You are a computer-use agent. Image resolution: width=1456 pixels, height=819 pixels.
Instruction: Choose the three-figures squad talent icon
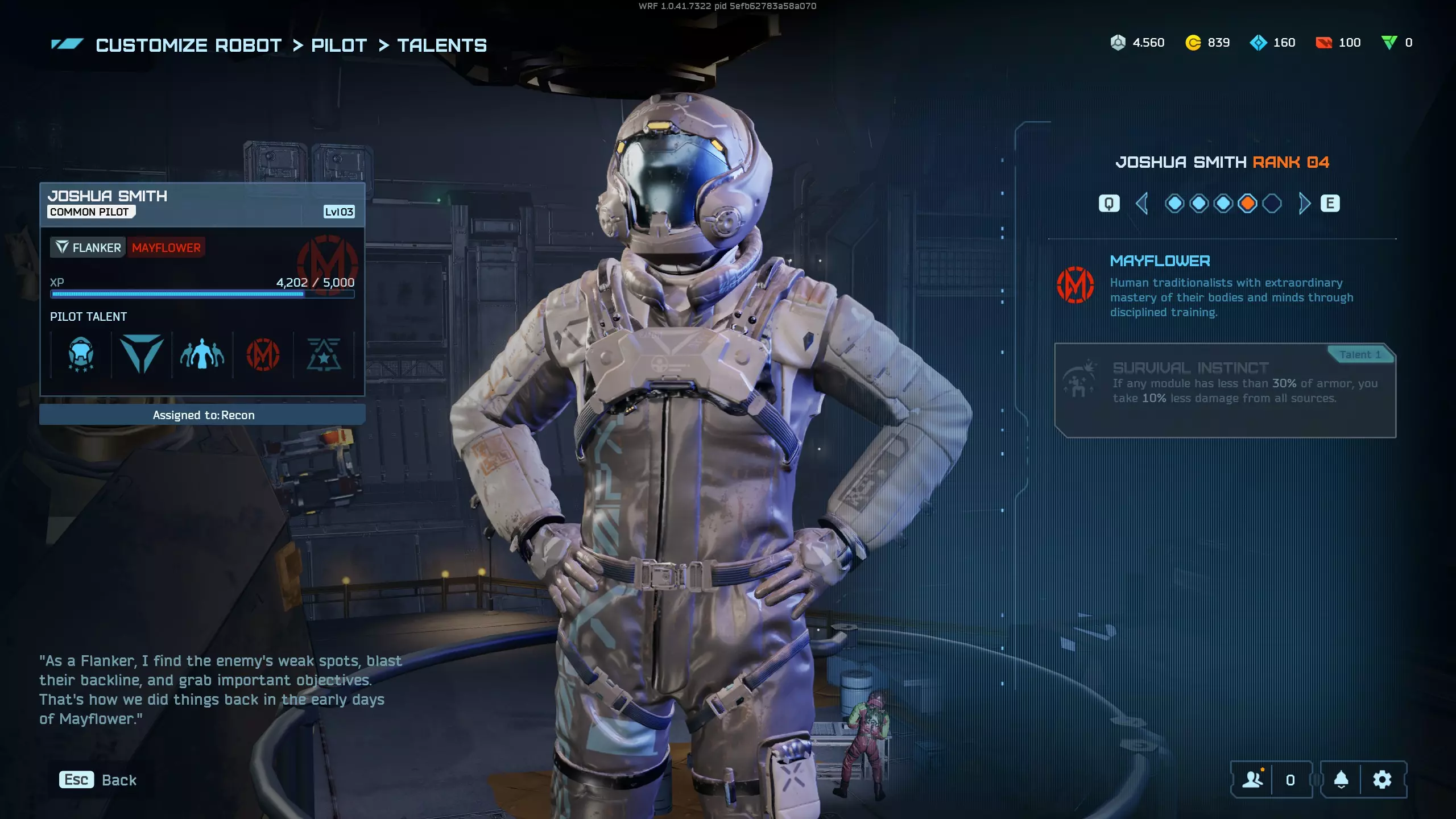click(x=202, y=355)
